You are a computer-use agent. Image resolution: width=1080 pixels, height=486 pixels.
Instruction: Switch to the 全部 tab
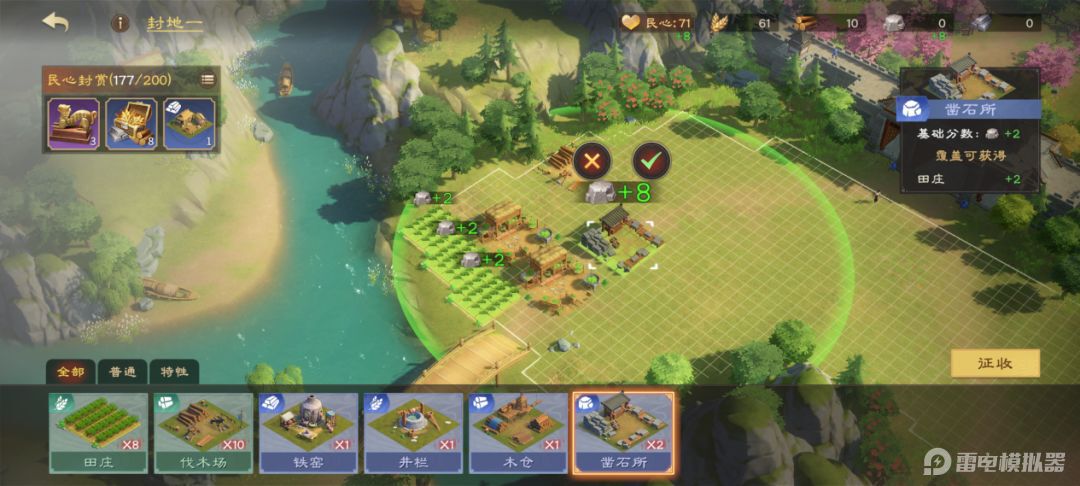[71, 372]
